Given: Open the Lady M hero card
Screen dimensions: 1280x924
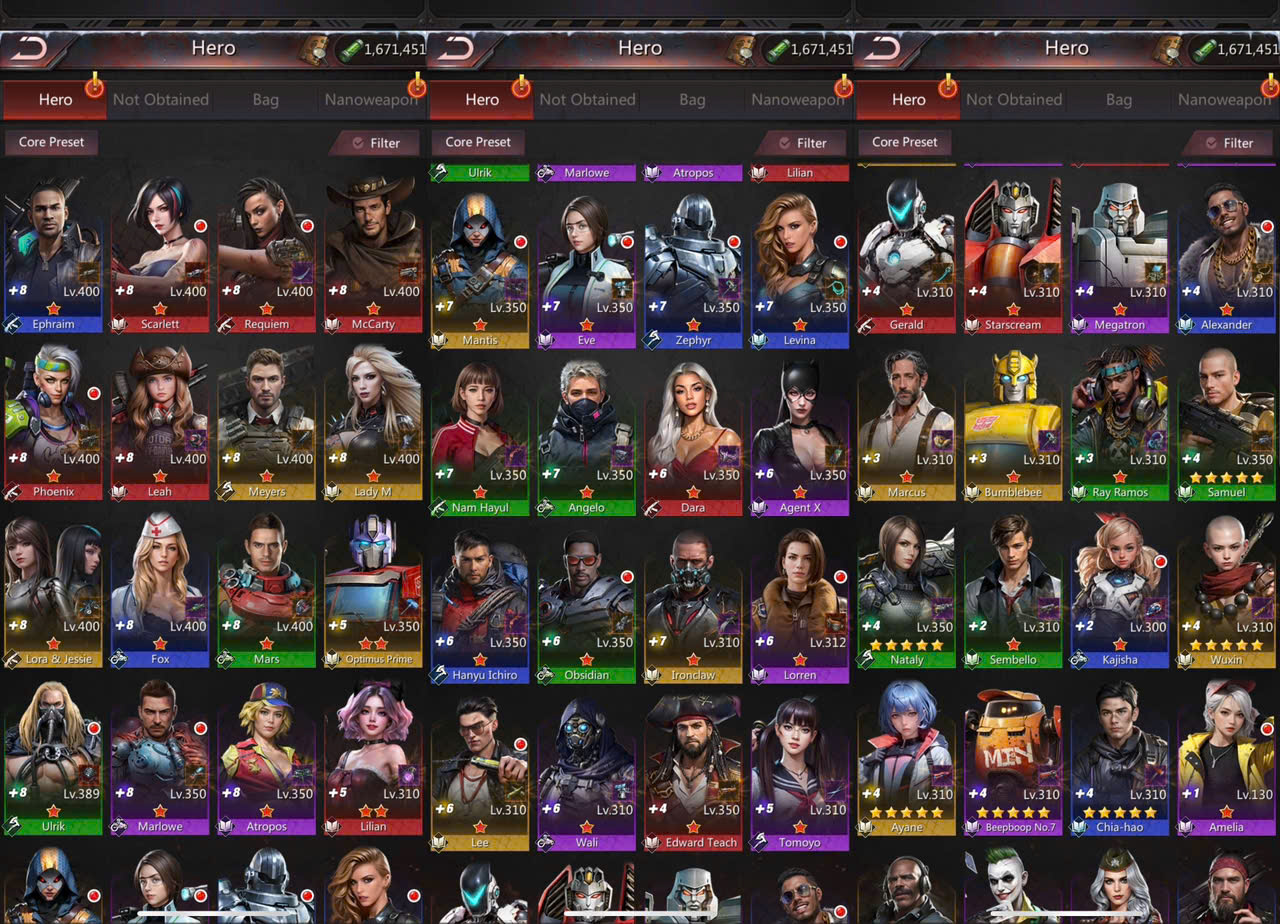Looking at the screenshot, I should [373, 422].
